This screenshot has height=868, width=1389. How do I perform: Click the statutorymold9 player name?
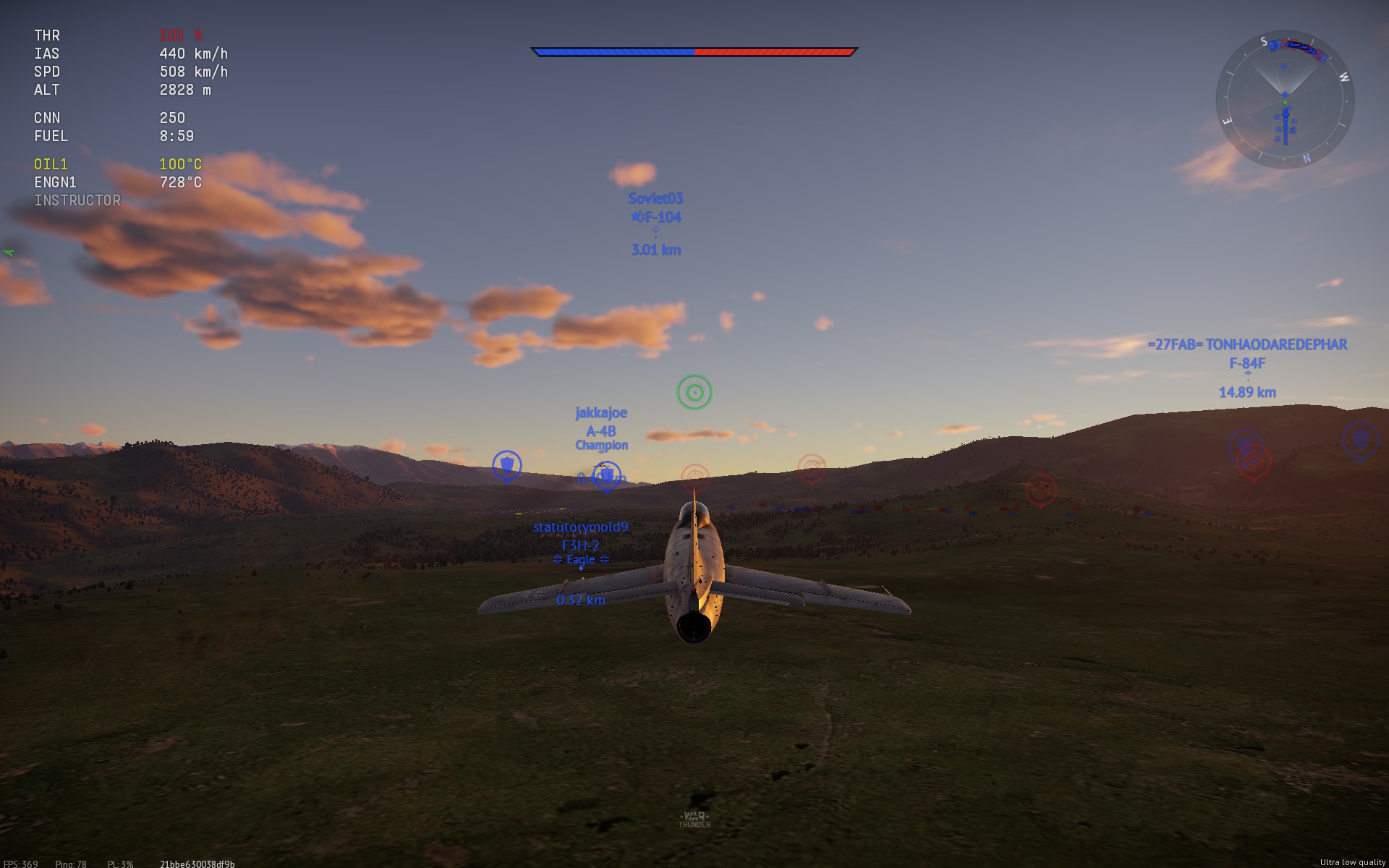coord(579,527)
